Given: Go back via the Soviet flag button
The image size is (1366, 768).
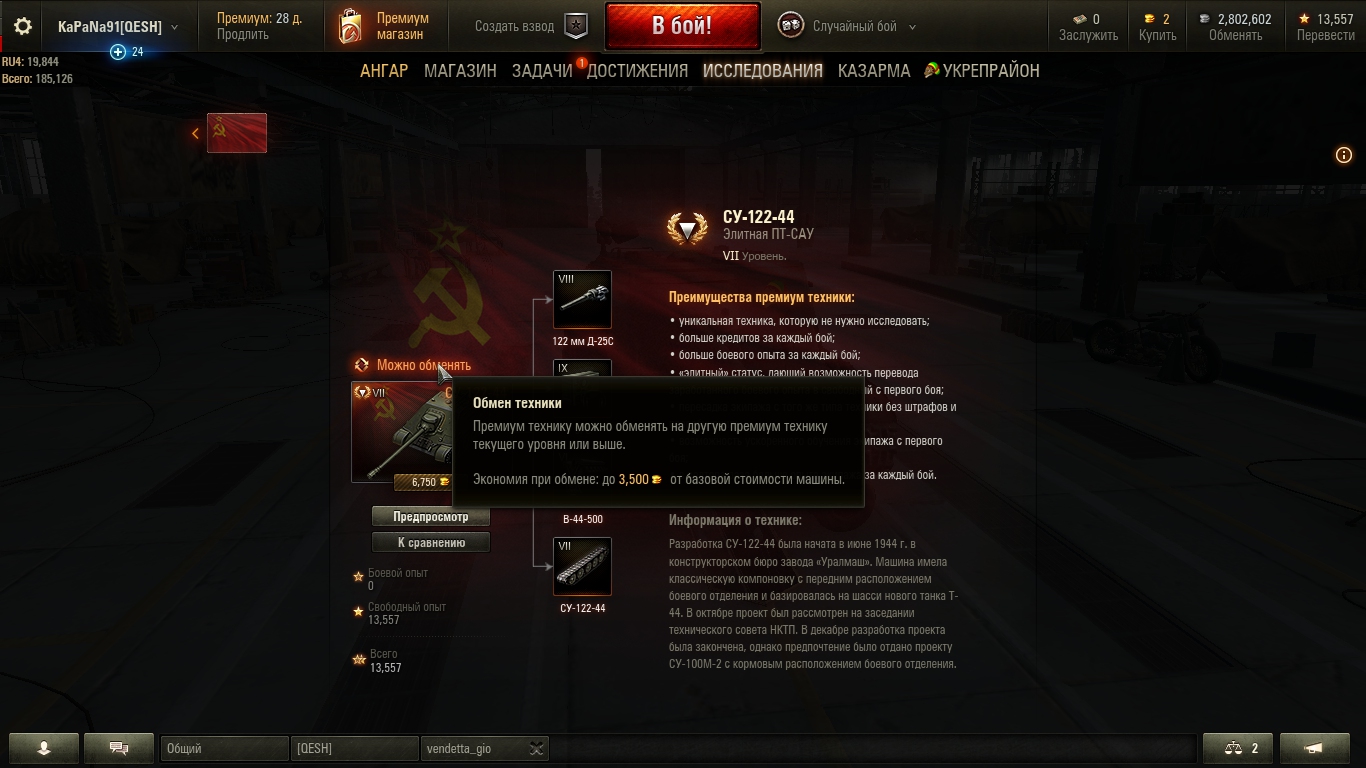Looking at the screenshot, I should pos(236,133).
